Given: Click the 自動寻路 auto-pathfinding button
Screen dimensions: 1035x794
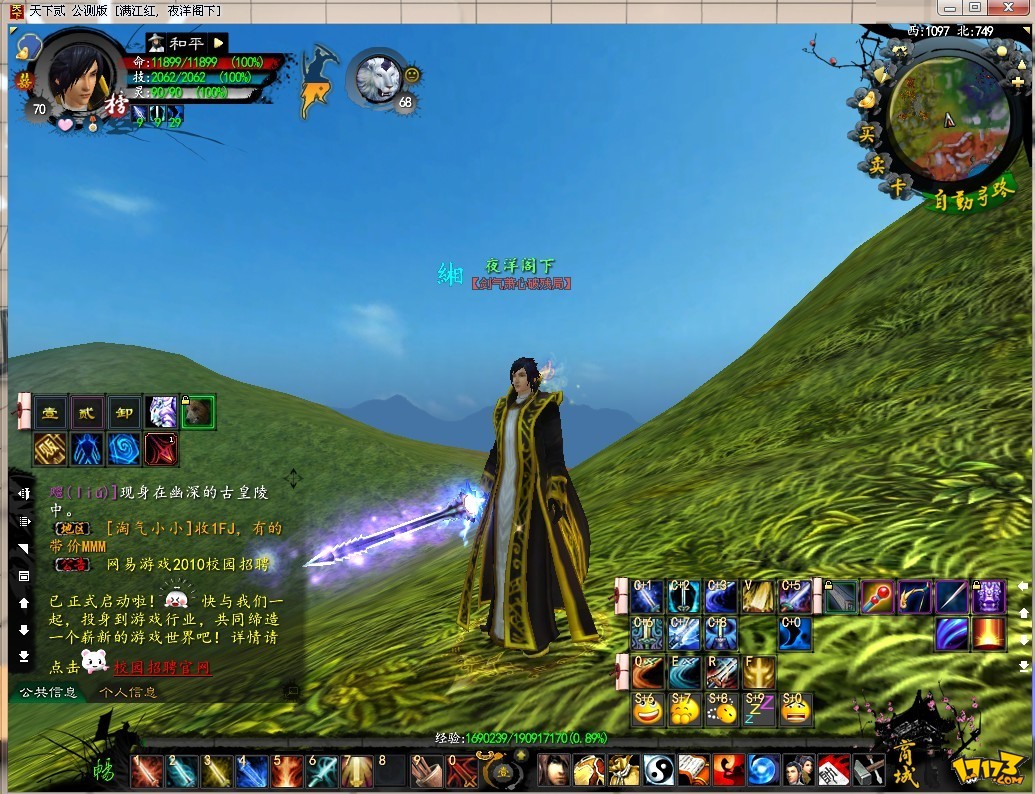Looking at the screenshot, I should 973,200.
